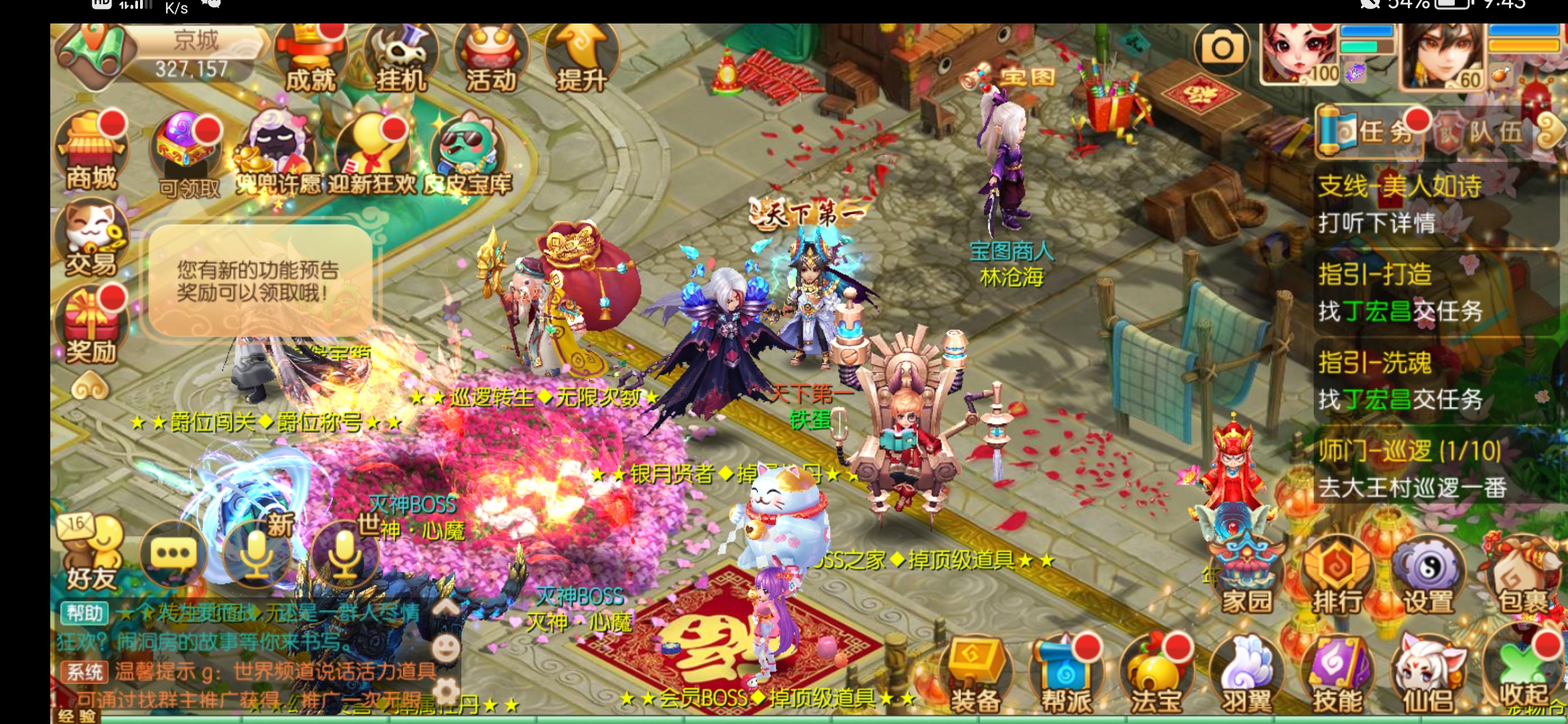Open the 活动 events menu
The image size is (1568, 724).
pyautogui.click(x=491, y=59)
